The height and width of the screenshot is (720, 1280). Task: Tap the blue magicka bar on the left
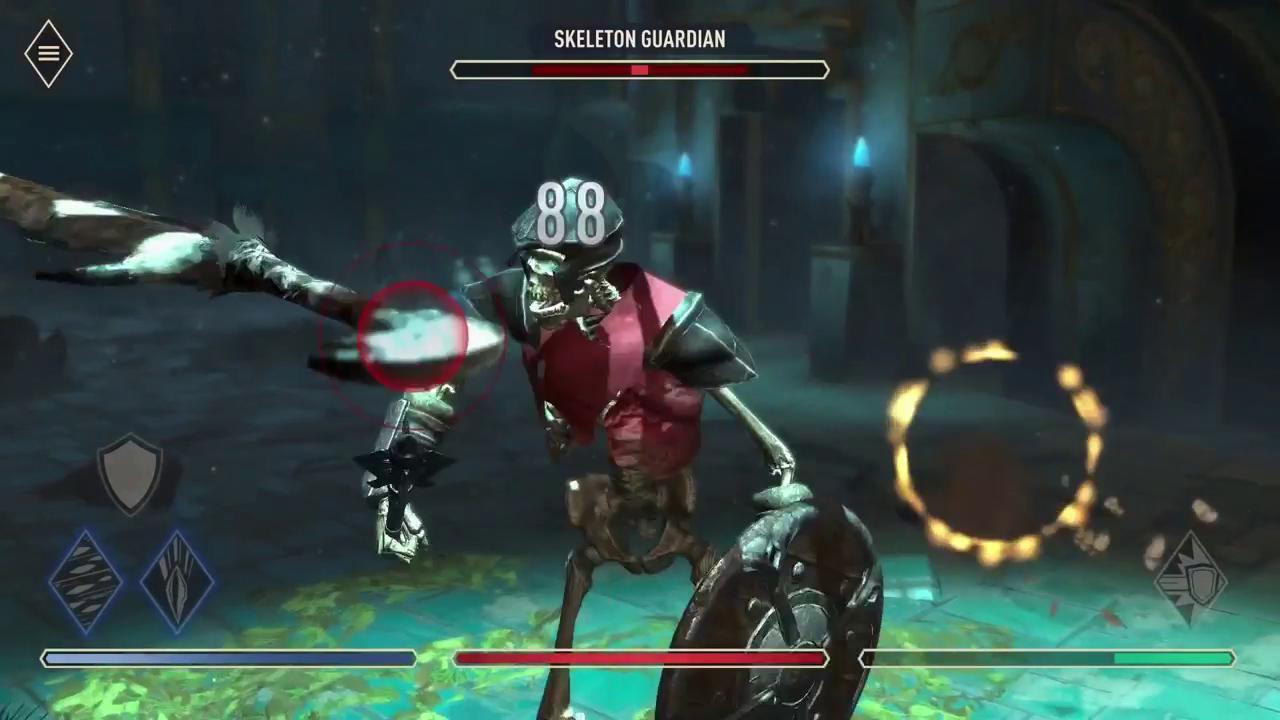coord(228,658)
